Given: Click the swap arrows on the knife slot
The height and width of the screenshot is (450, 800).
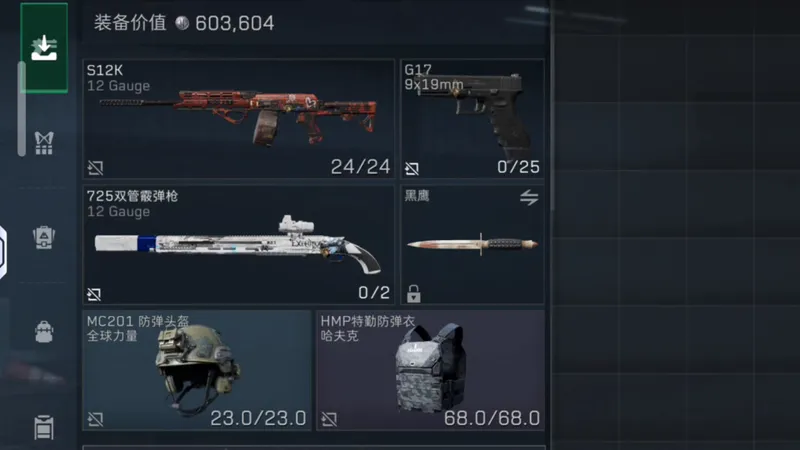Looking at the screenshot, I should click(x=529, y=198).
